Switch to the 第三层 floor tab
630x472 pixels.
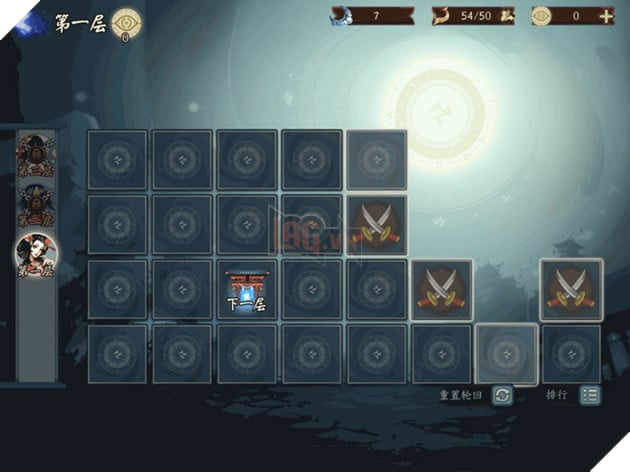point(36,156)
